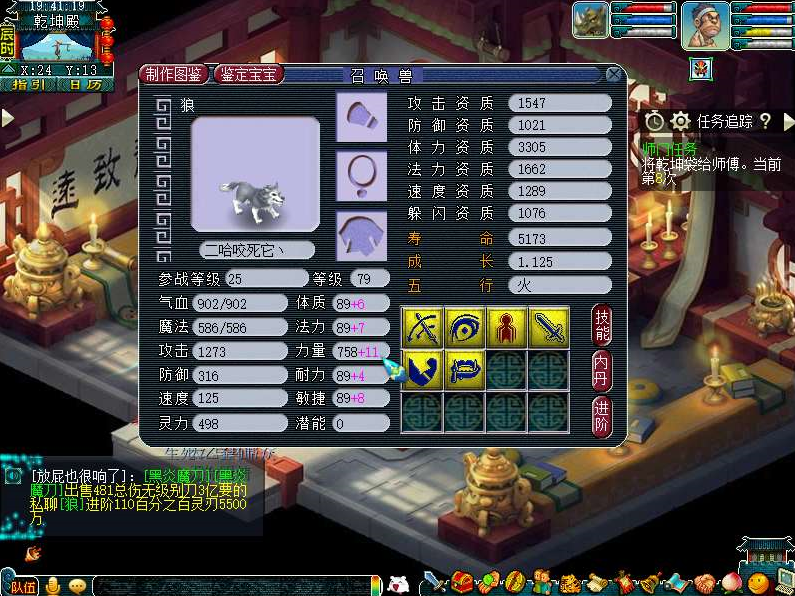795x596 pixels.
Task: Open the 制作图鉴 tab
Action: tap(174, 74)
